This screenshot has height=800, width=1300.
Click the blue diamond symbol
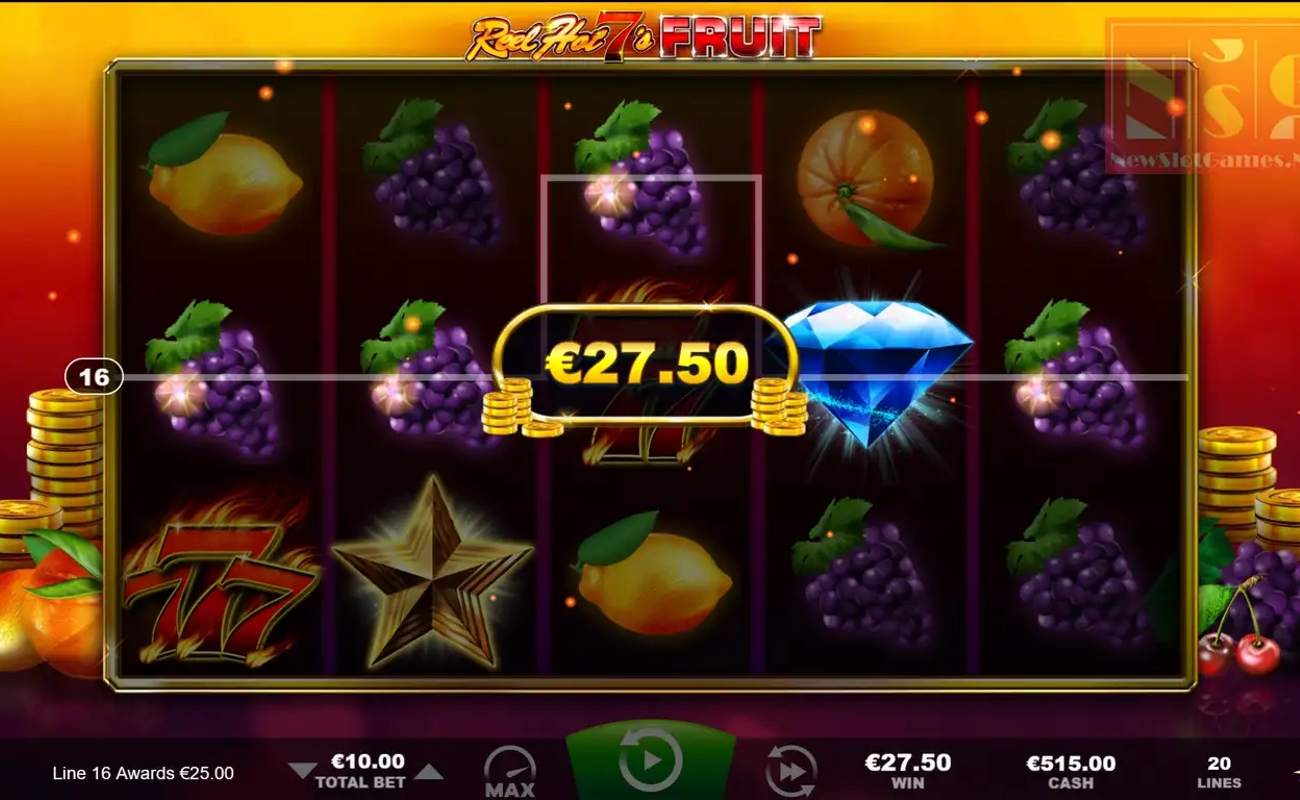coord(878,375)
